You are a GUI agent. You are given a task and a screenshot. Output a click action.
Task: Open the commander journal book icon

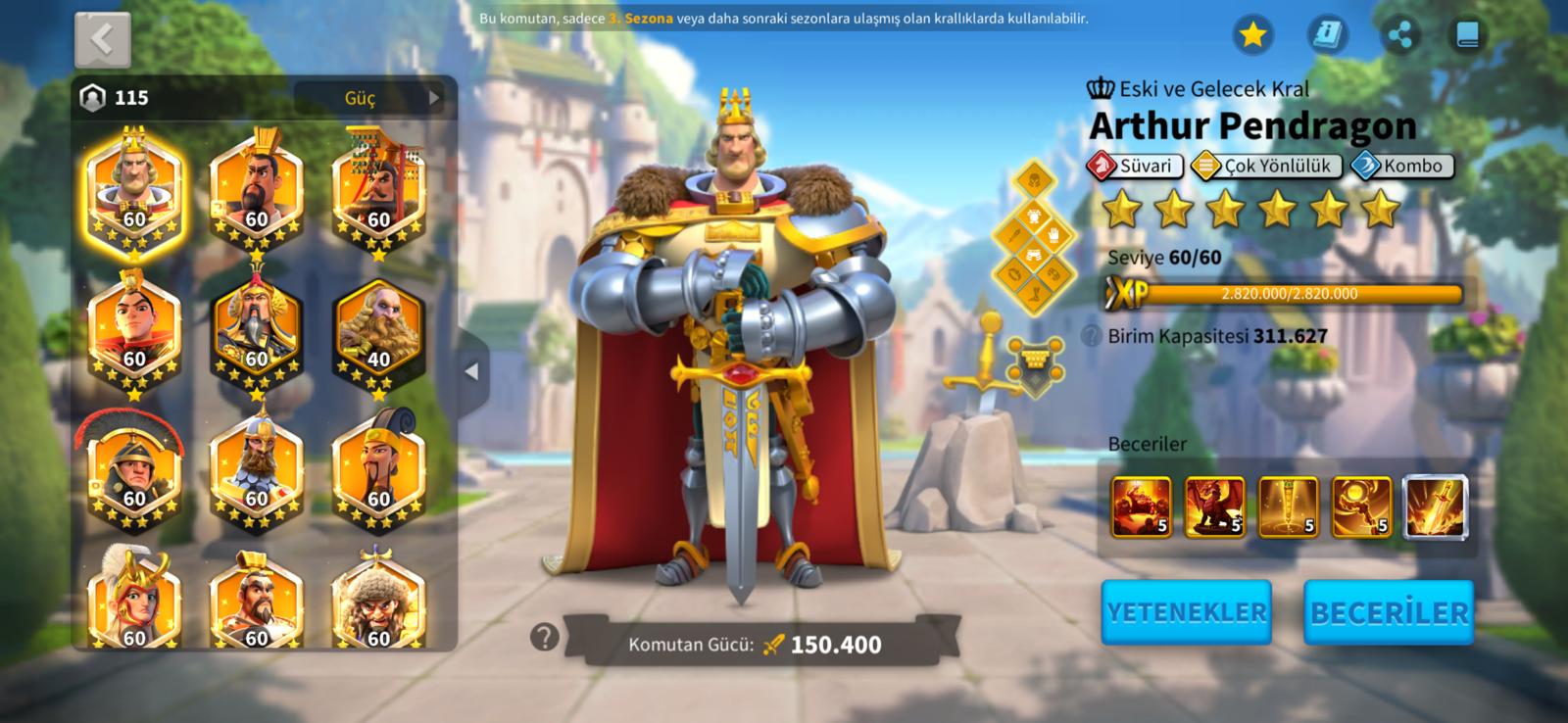tap(1467, 36)
